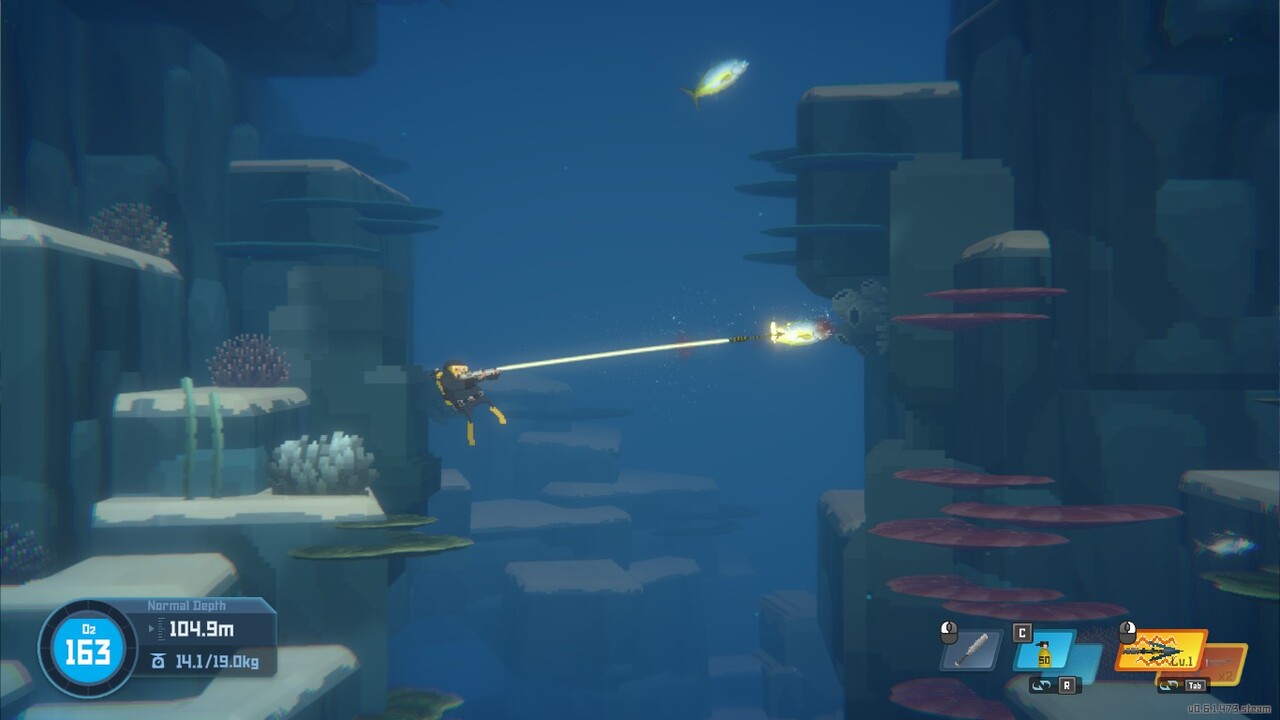
Task: Use the yellow oxygen tank item slot
Action: pos(1045,651)
